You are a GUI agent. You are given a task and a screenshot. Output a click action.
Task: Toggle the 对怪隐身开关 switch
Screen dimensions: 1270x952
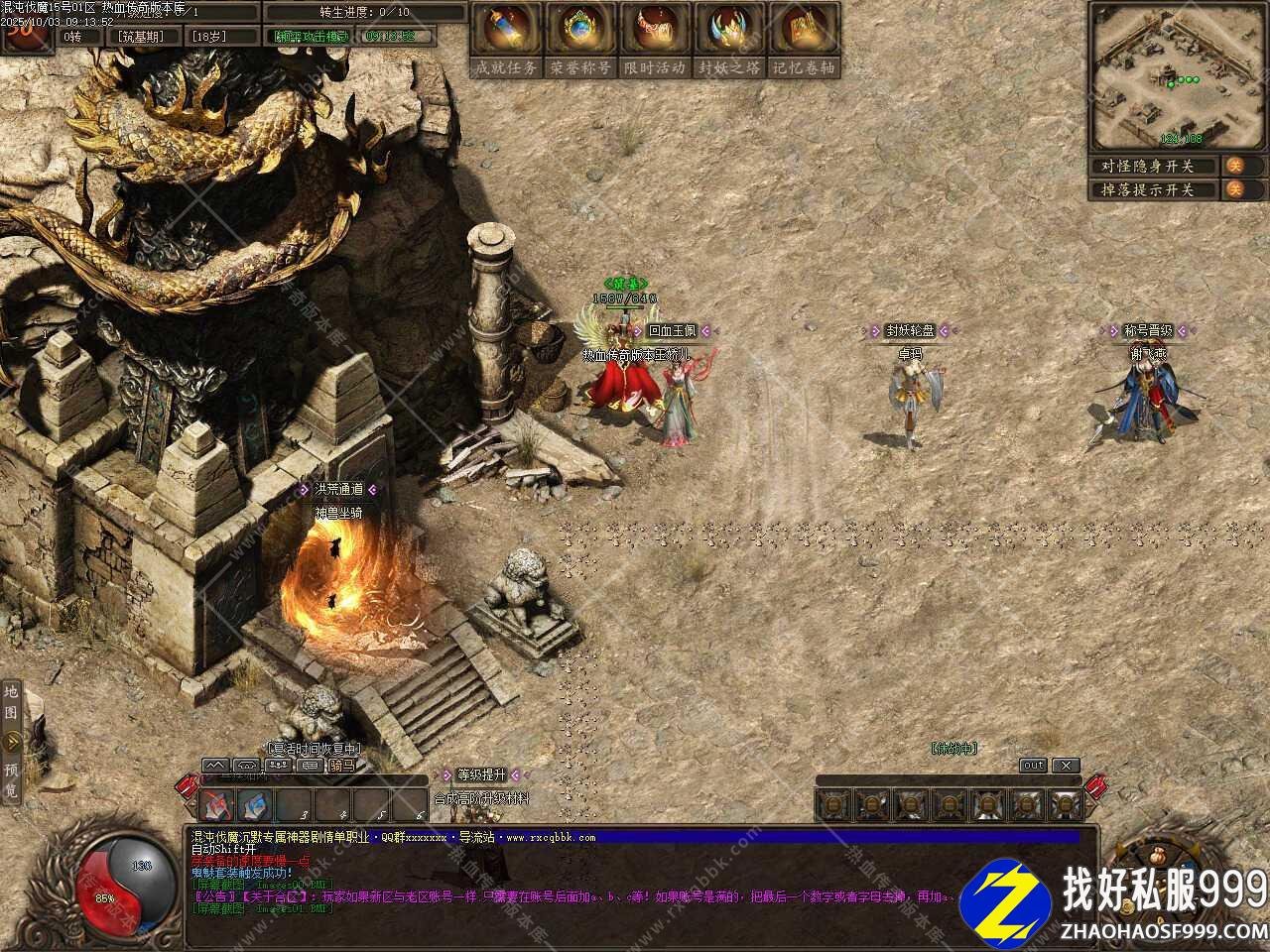coord(1235,166)
